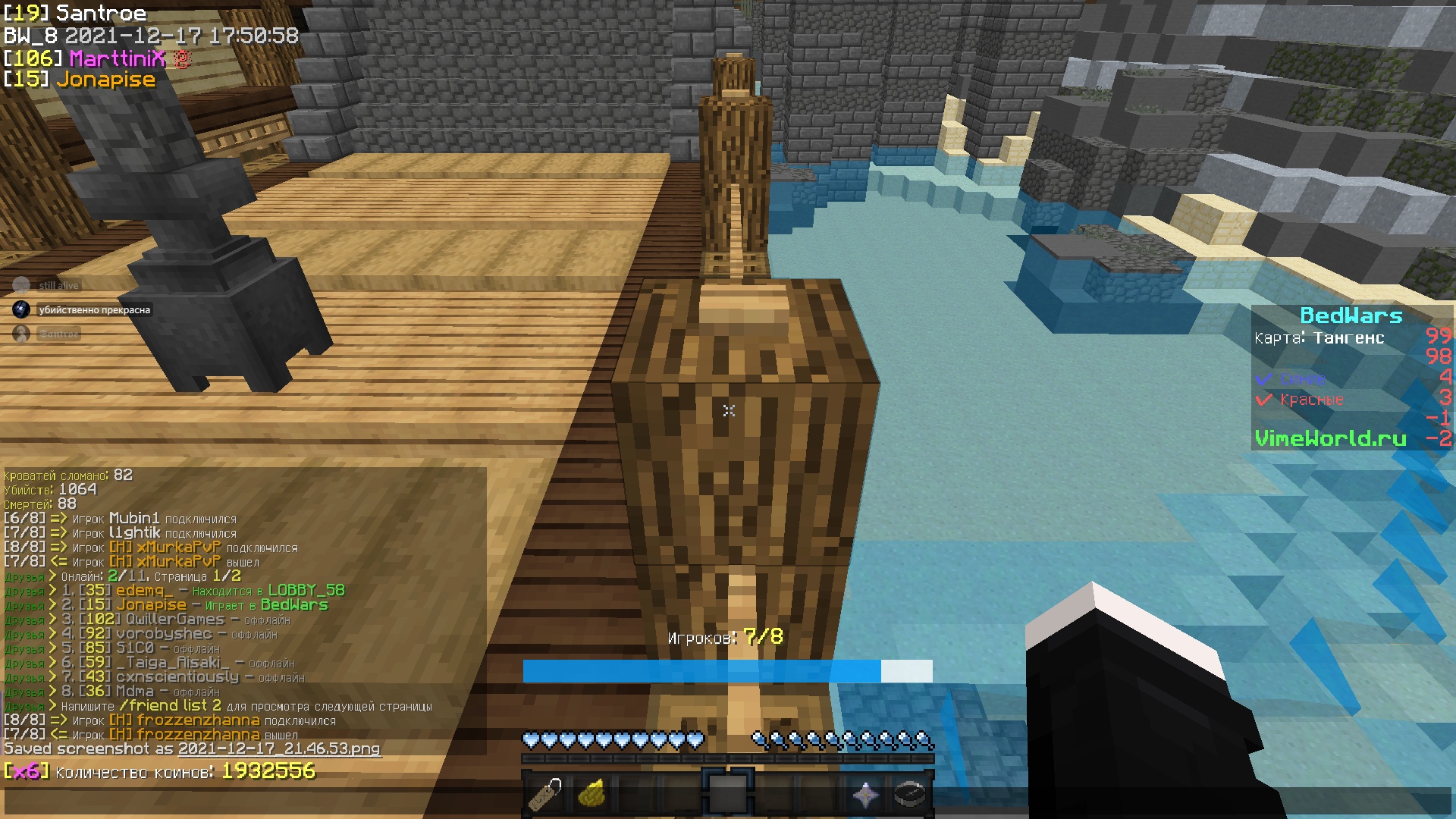
Task: Click the Красные team scoreboard entry
Action: (x=1311, y=400)
